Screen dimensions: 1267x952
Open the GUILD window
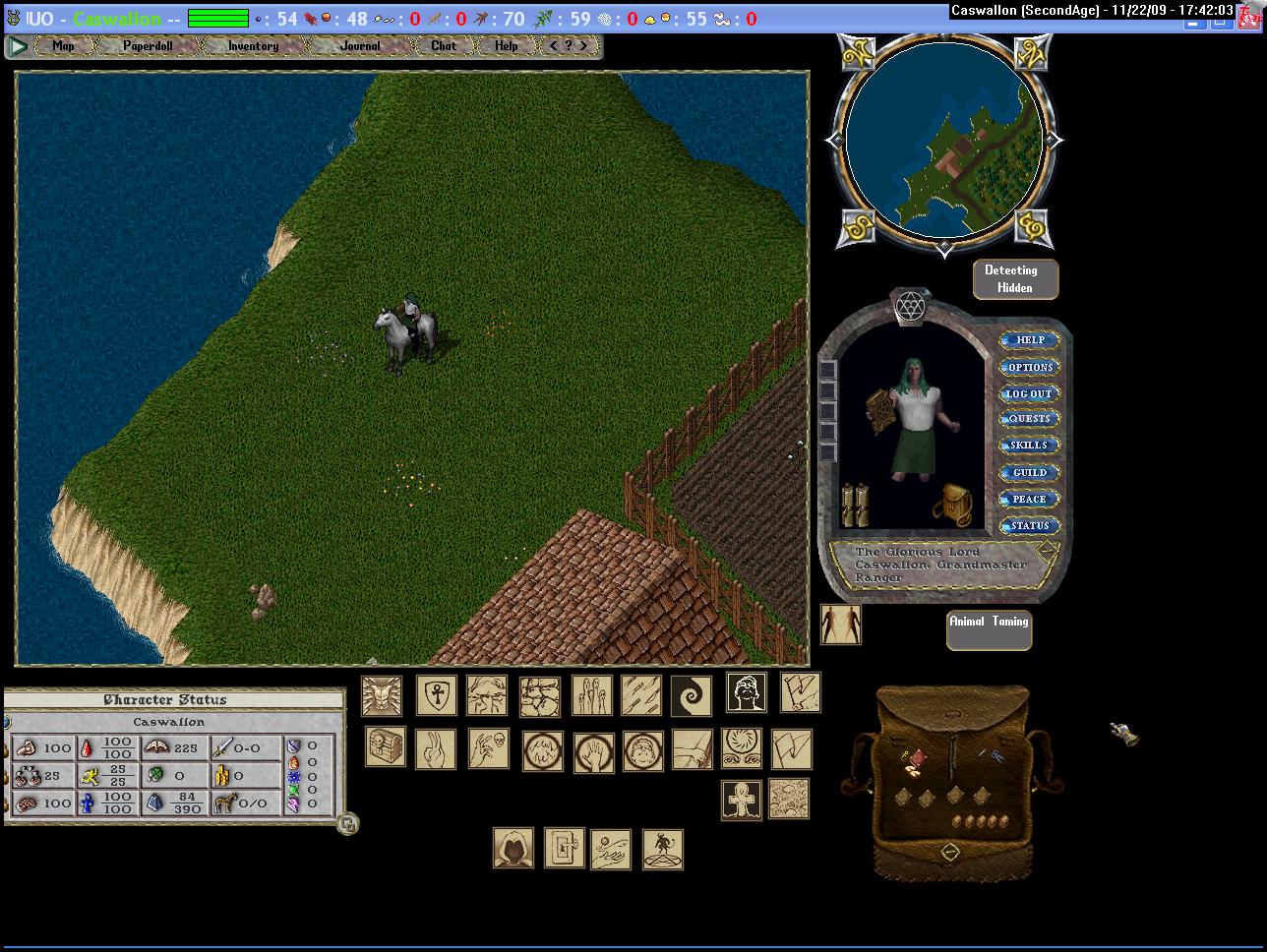(1030, 473)
